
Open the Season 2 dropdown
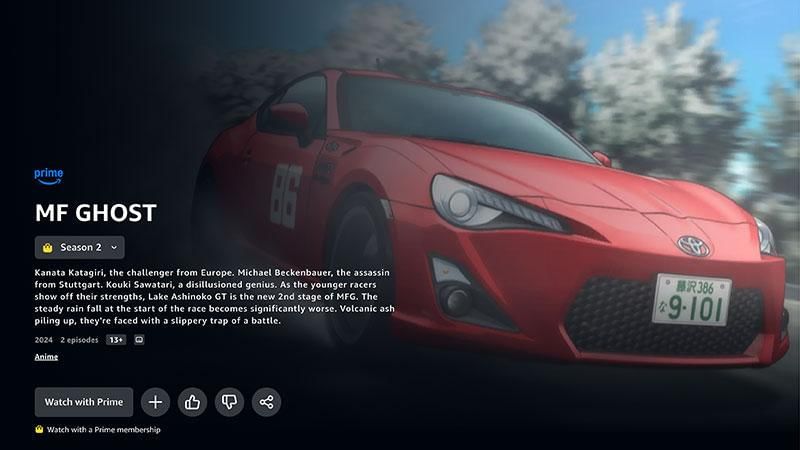click(80, 247)
